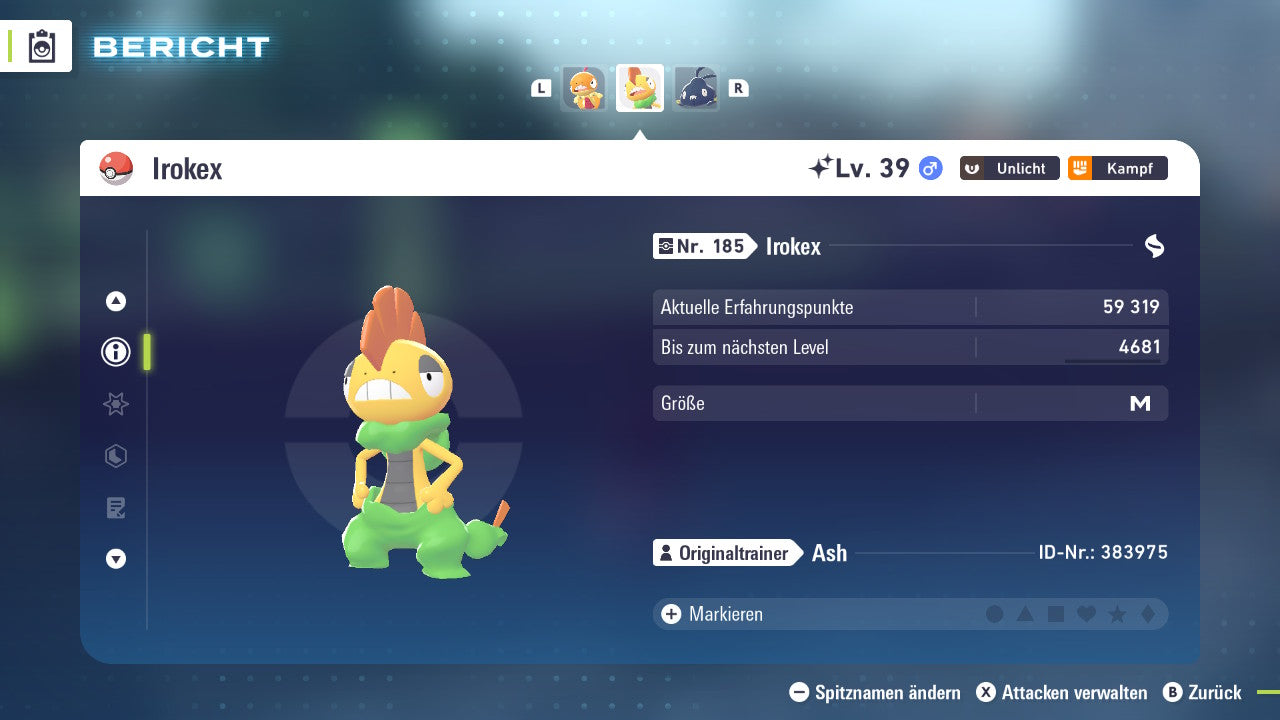Open the info summary page icon
Viewport: 1280px width, 720px height.
tap(115, 352)
